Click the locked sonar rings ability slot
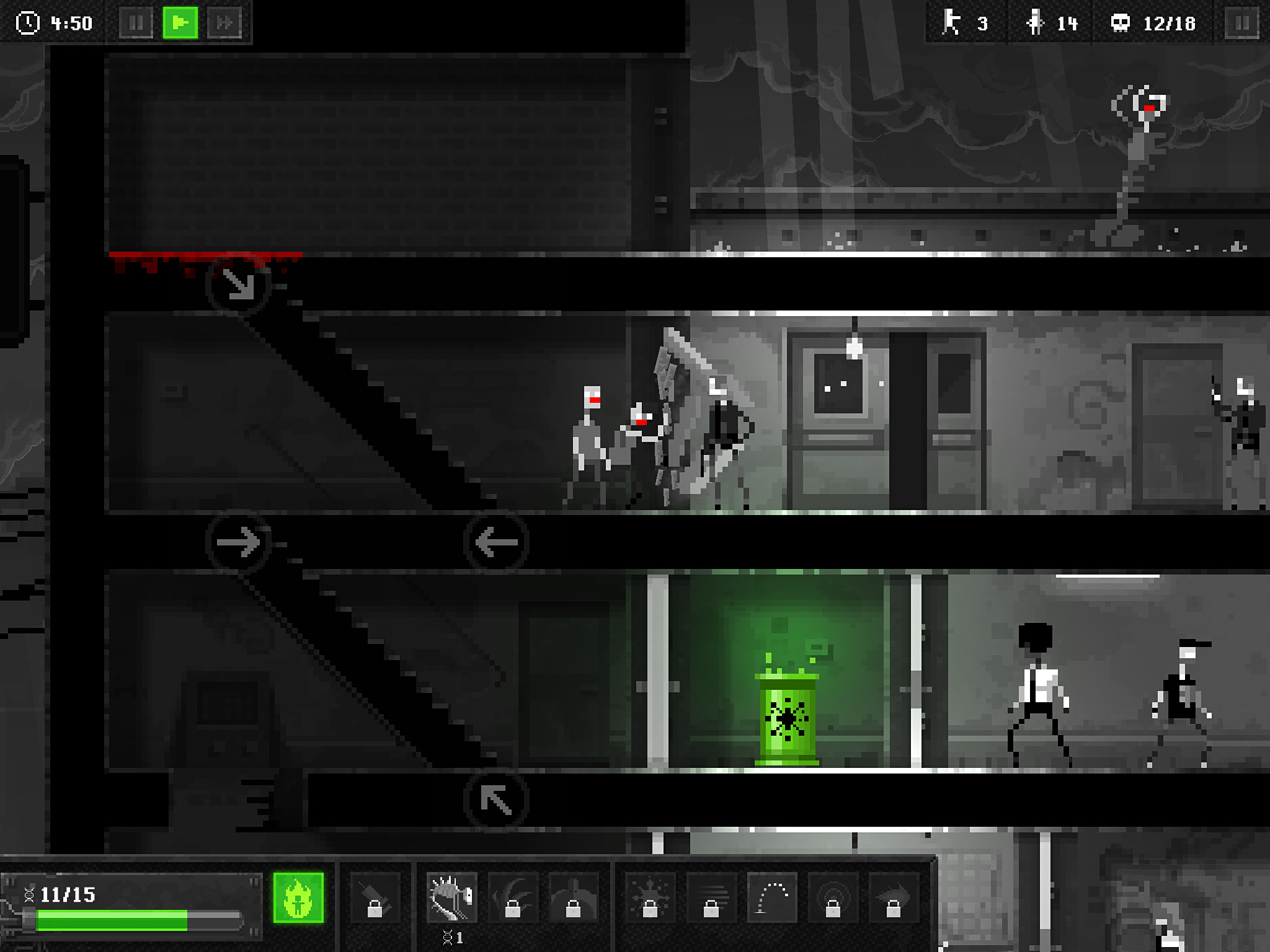This screenshot has width=1270, height=952. point(833,897)
